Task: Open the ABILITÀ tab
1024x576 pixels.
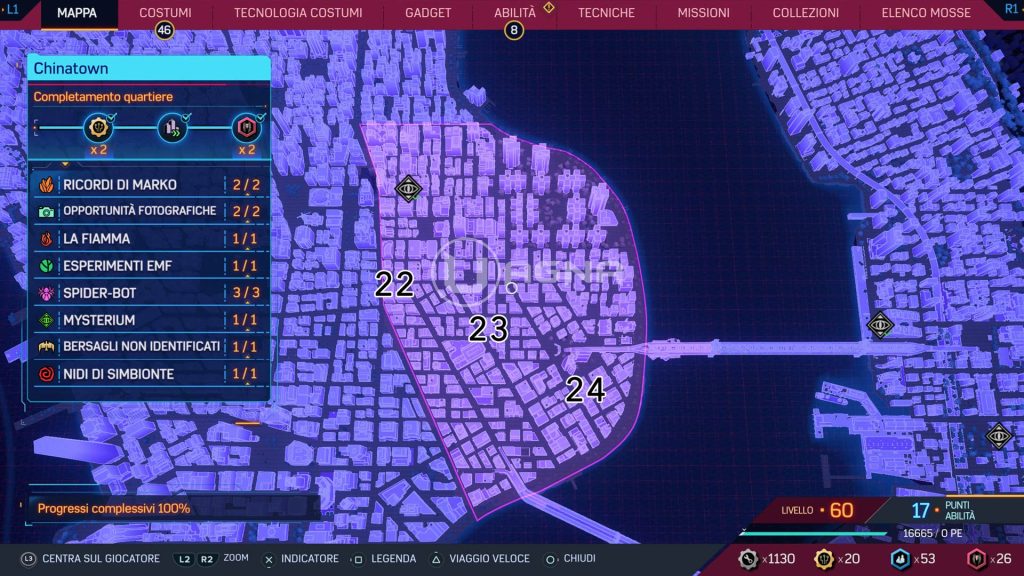Action: click(x=515, y=13)
